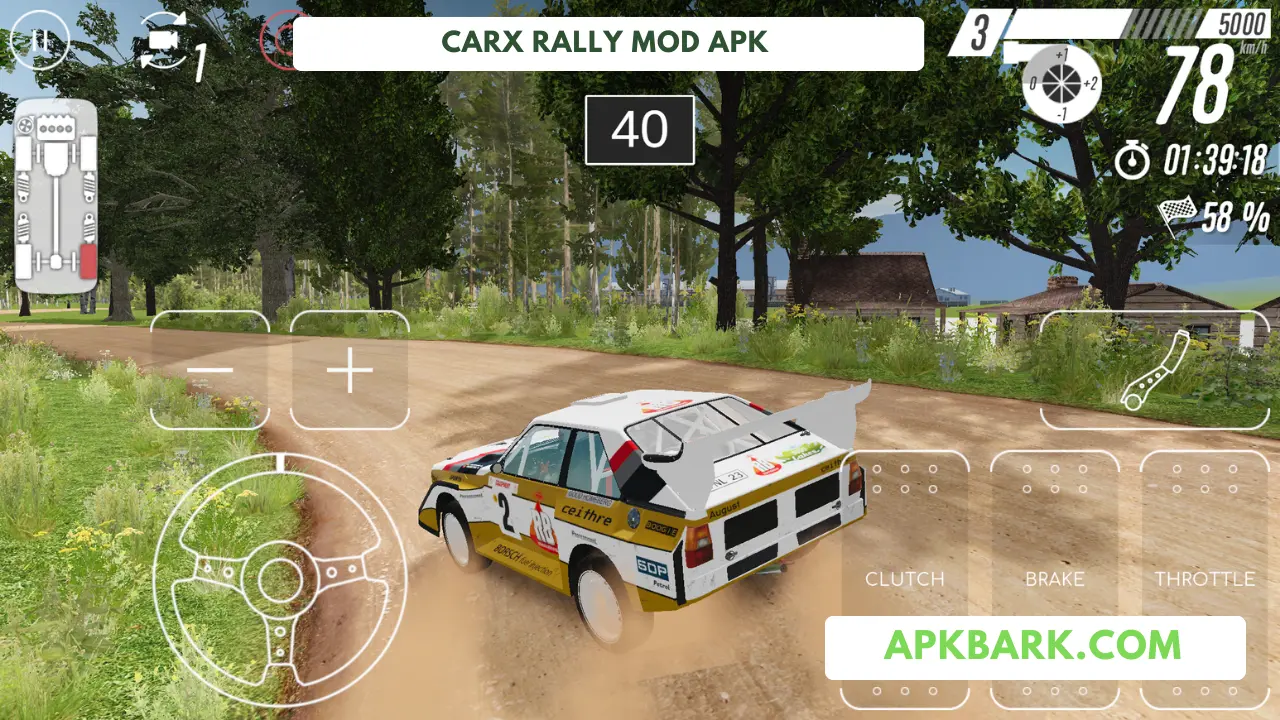Click the steering wheel control
1280x720 pixels.
[x=279, y=578]
